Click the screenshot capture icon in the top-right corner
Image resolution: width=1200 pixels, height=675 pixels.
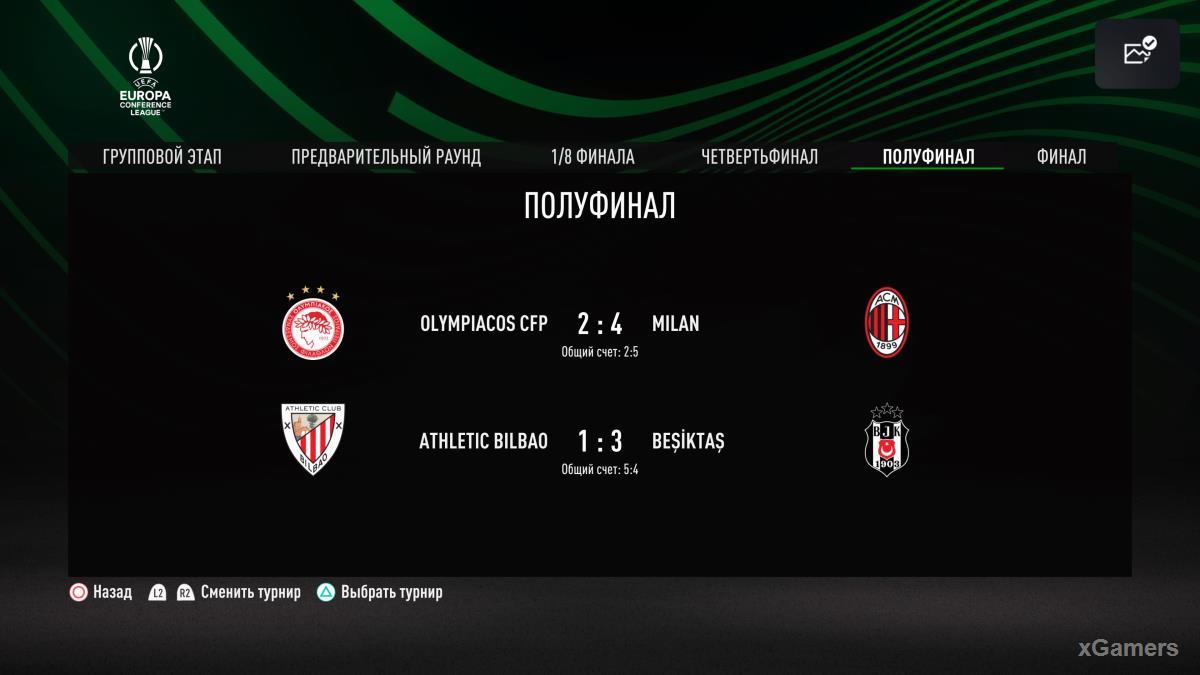tap(1138, 53)
